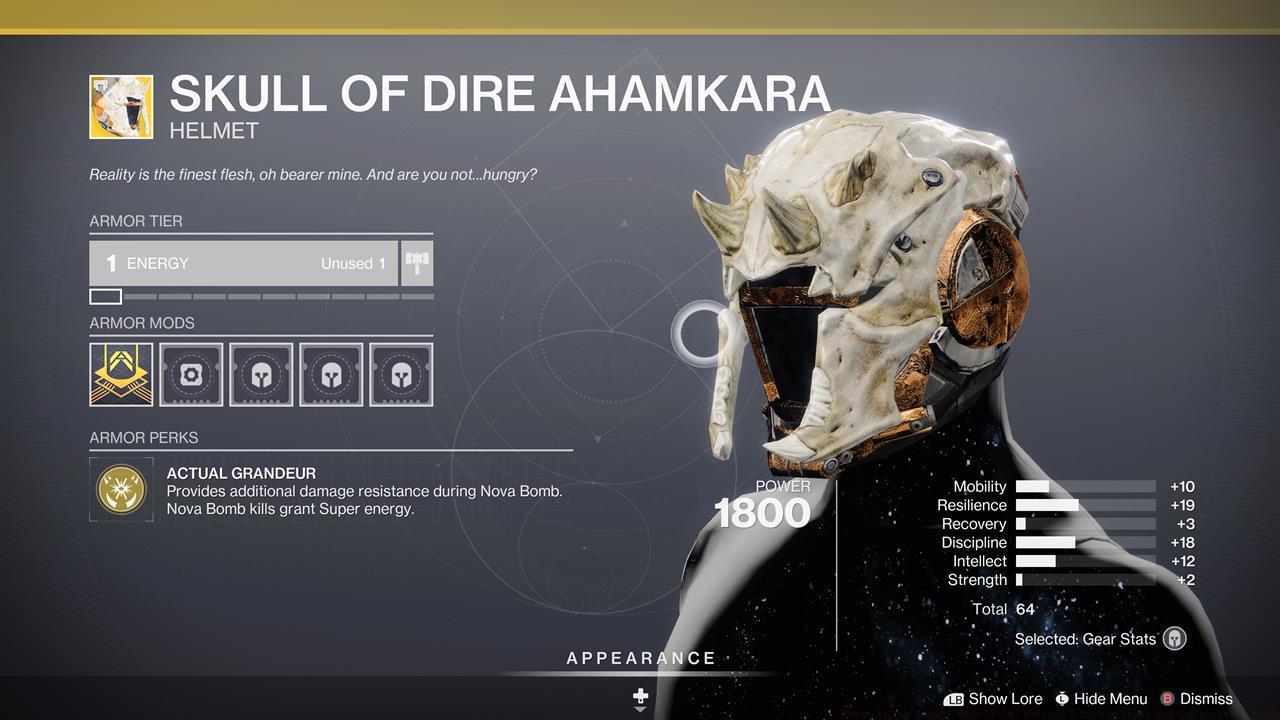Image resolution: width=1280 pixels, height=720 pixels.
Task: Open the energy upgrade hammer icon
Action: pyautogui.click(x=419, y=263)
